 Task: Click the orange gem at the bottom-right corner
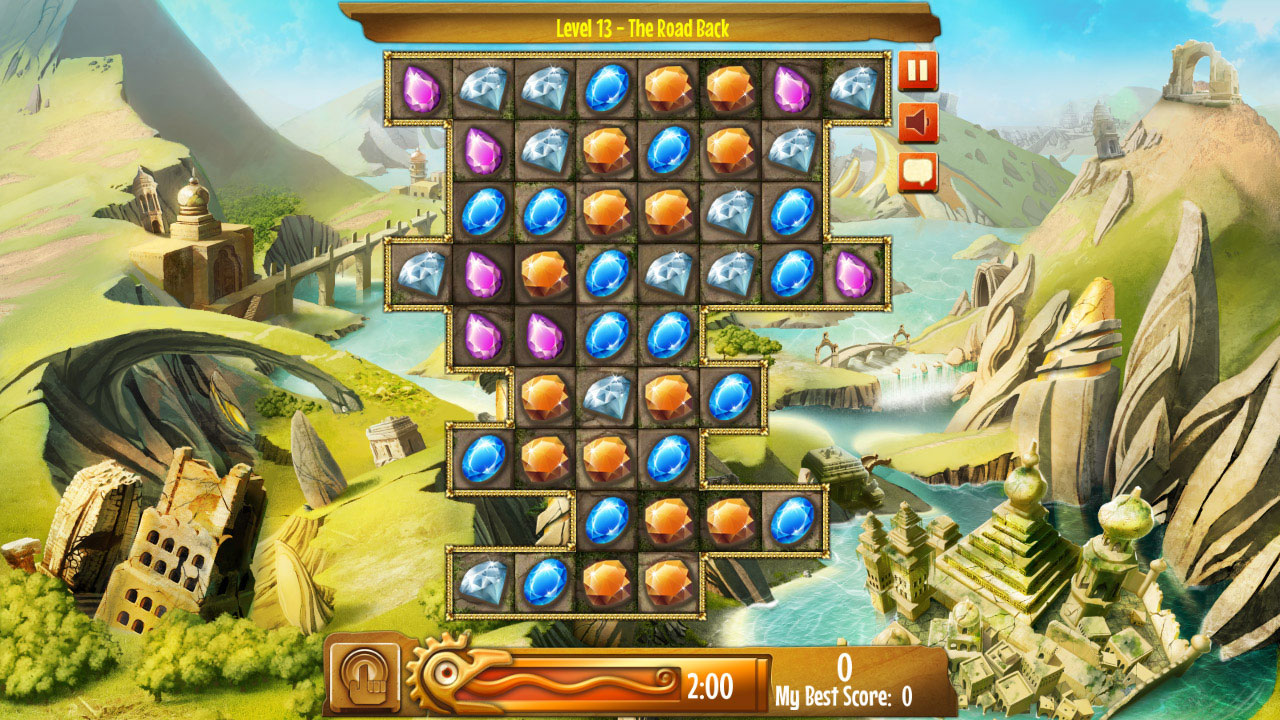pyautogui.click(x=670, y=581)
